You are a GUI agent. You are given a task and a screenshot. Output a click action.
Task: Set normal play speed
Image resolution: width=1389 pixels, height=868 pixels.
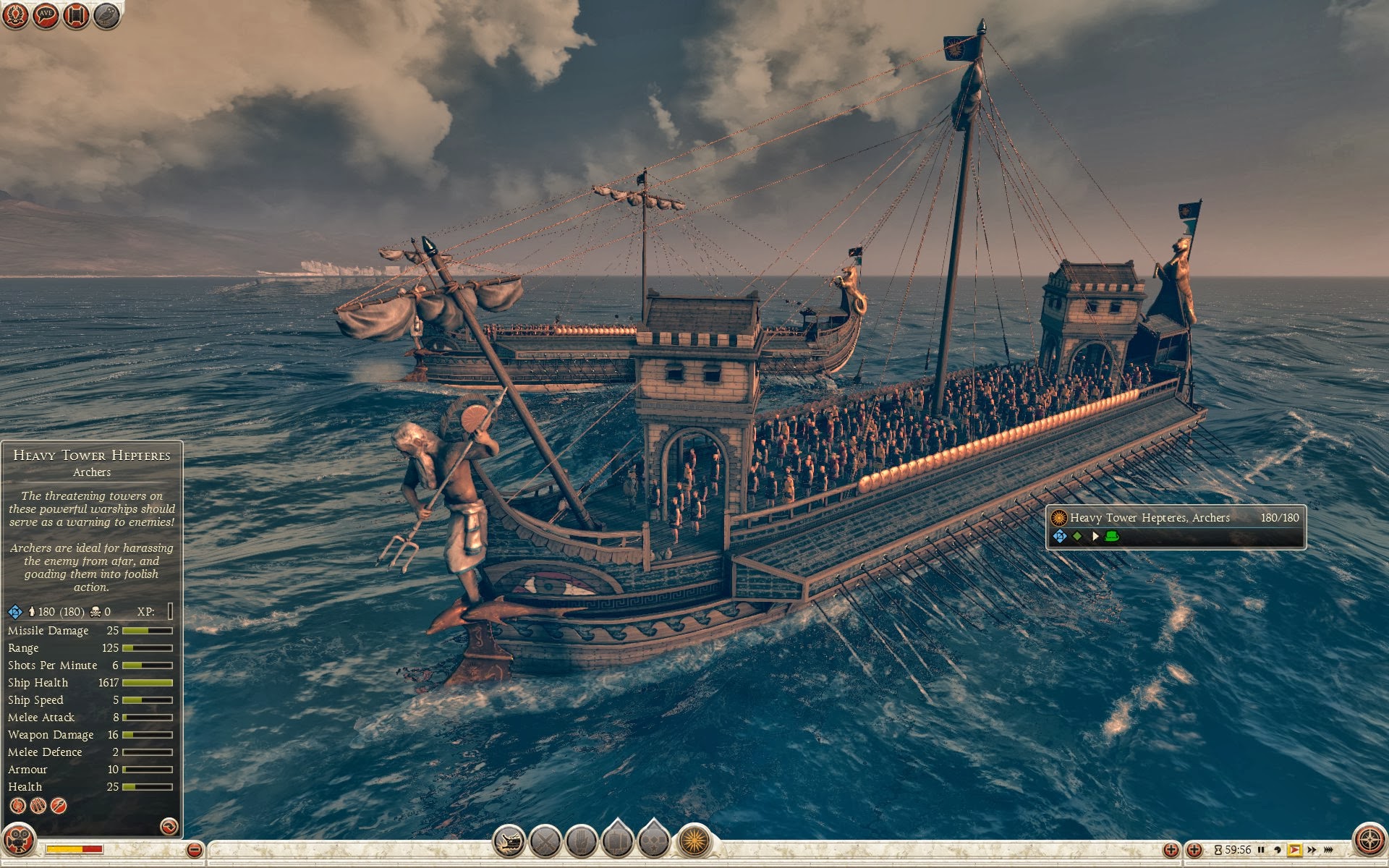[x=1294, y=850]
